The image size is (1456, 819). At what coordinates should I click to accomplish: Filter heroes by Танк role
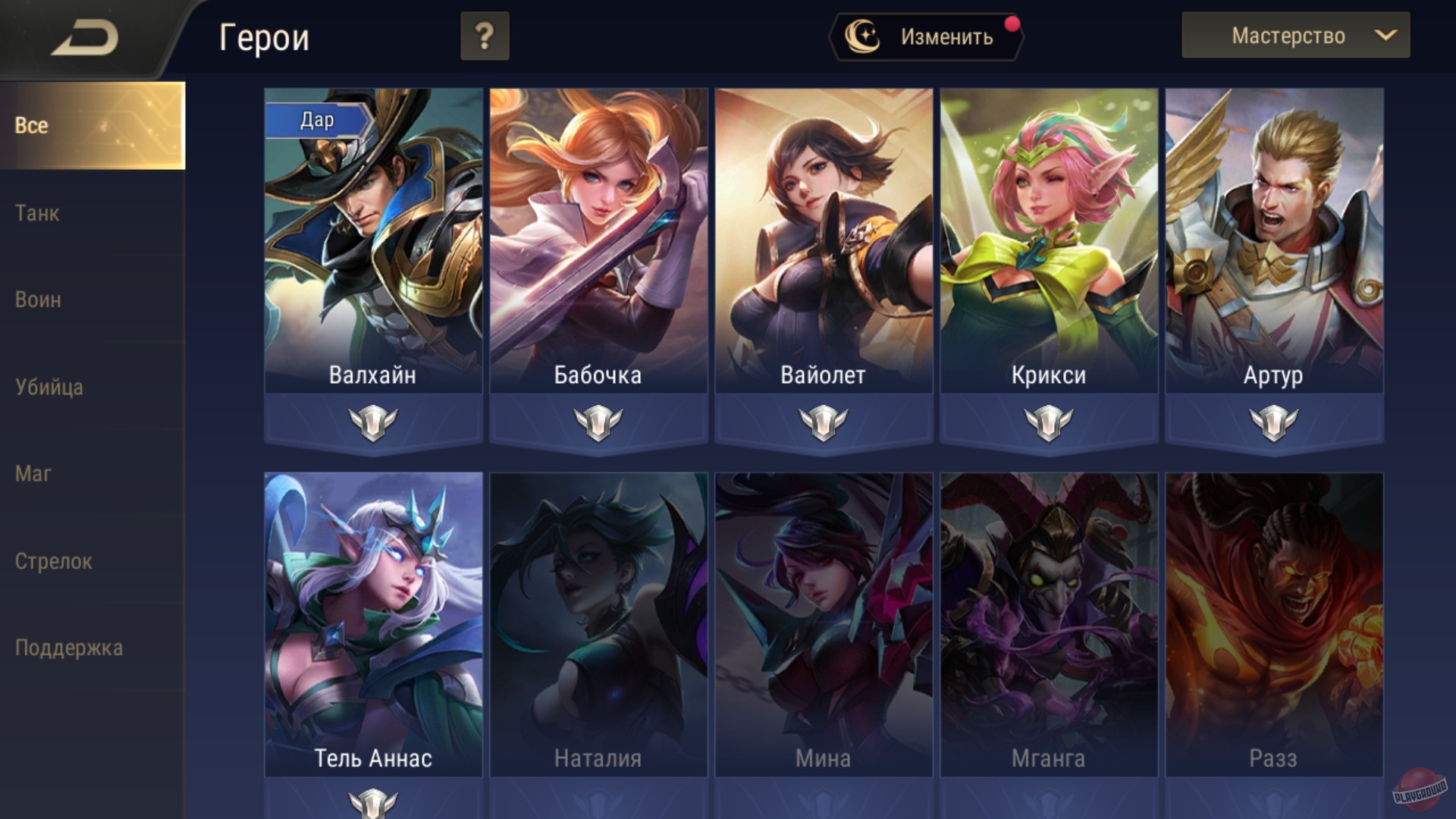pos(36,214)
